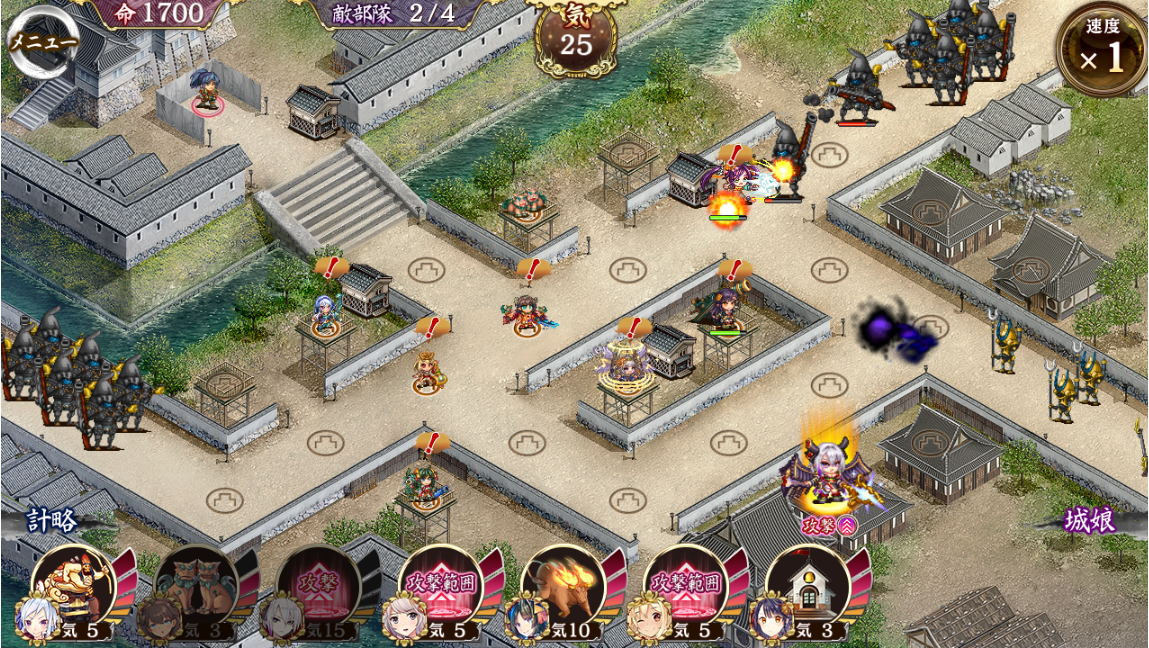This screenshot has height=648, width=1149.
Task: Select the guardian lion-dogs stratagem icon
Action: (x=193, y=583)
